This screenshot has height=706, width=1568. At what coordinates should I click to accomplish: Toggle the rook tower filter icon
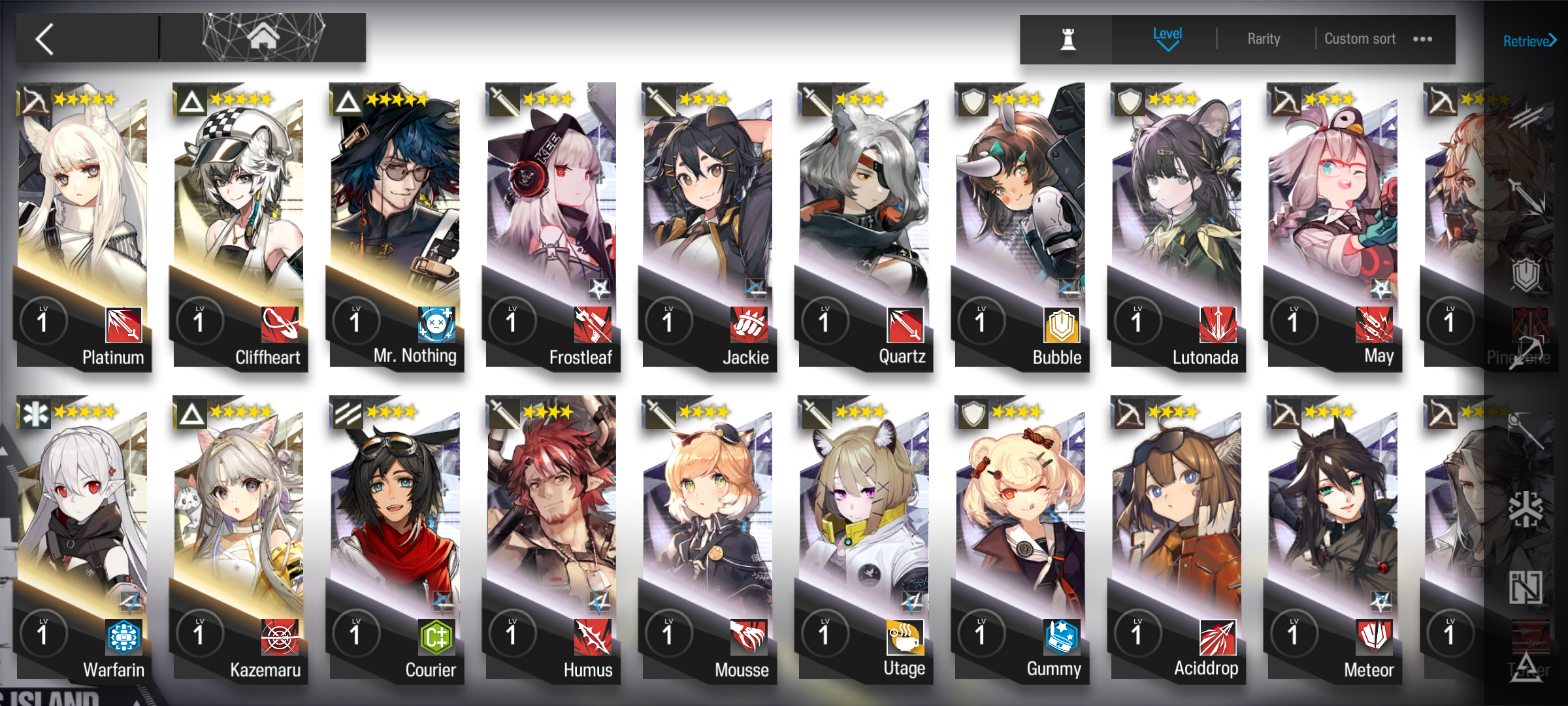(1068, 39)
